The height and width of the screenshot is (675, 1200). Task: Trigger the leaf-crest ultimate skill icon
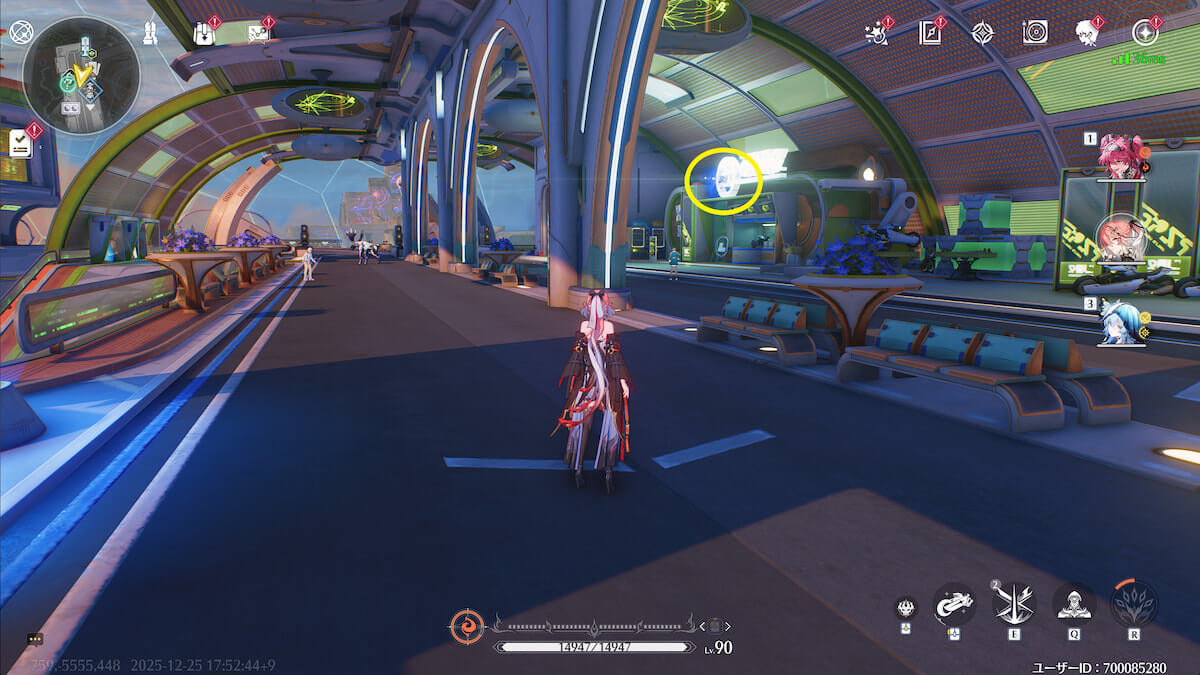click(1134, 603)
